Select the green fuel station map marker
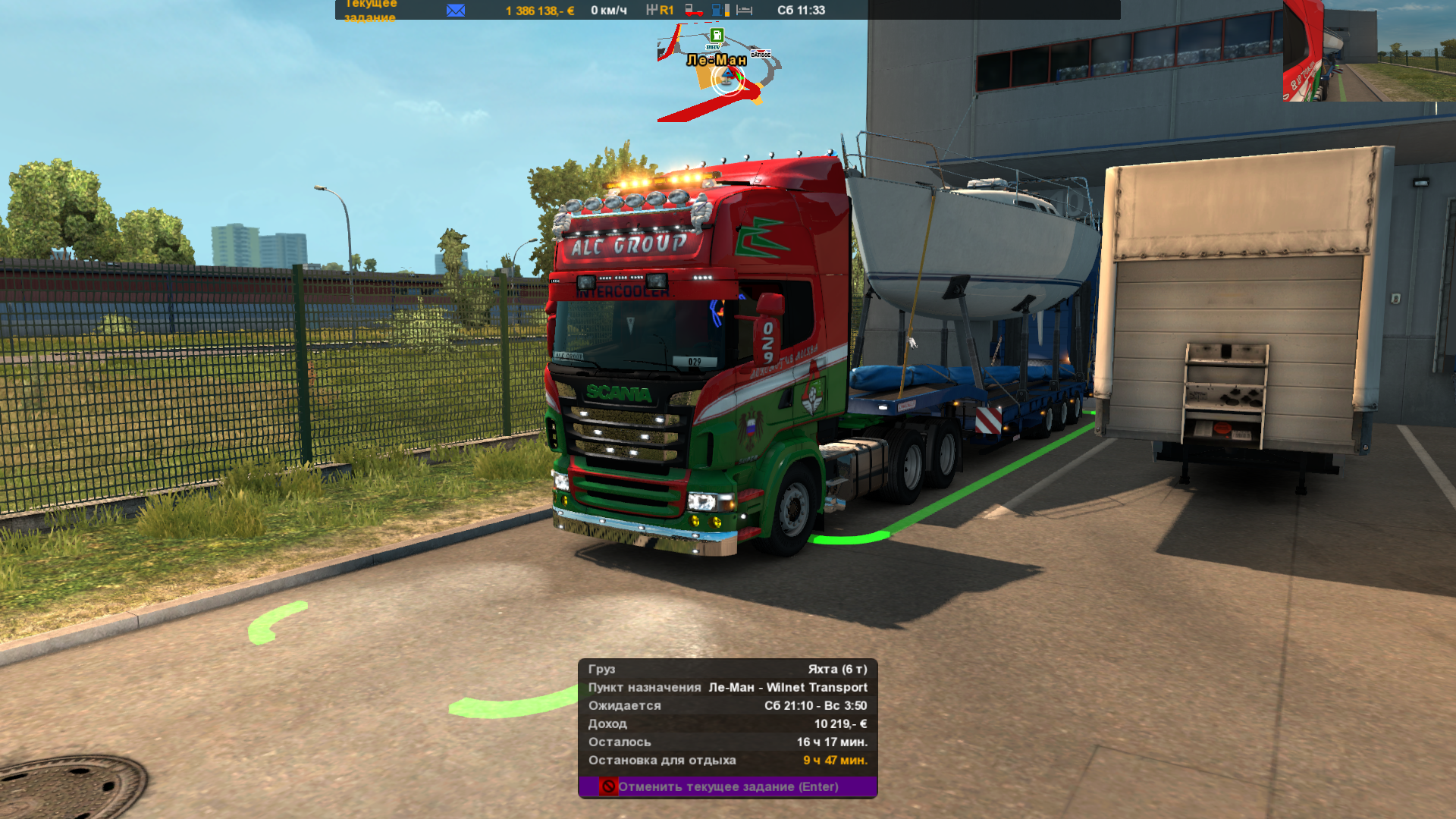Image resolution: width=1456 pixels, height=819 pixels. click(717, 36)
